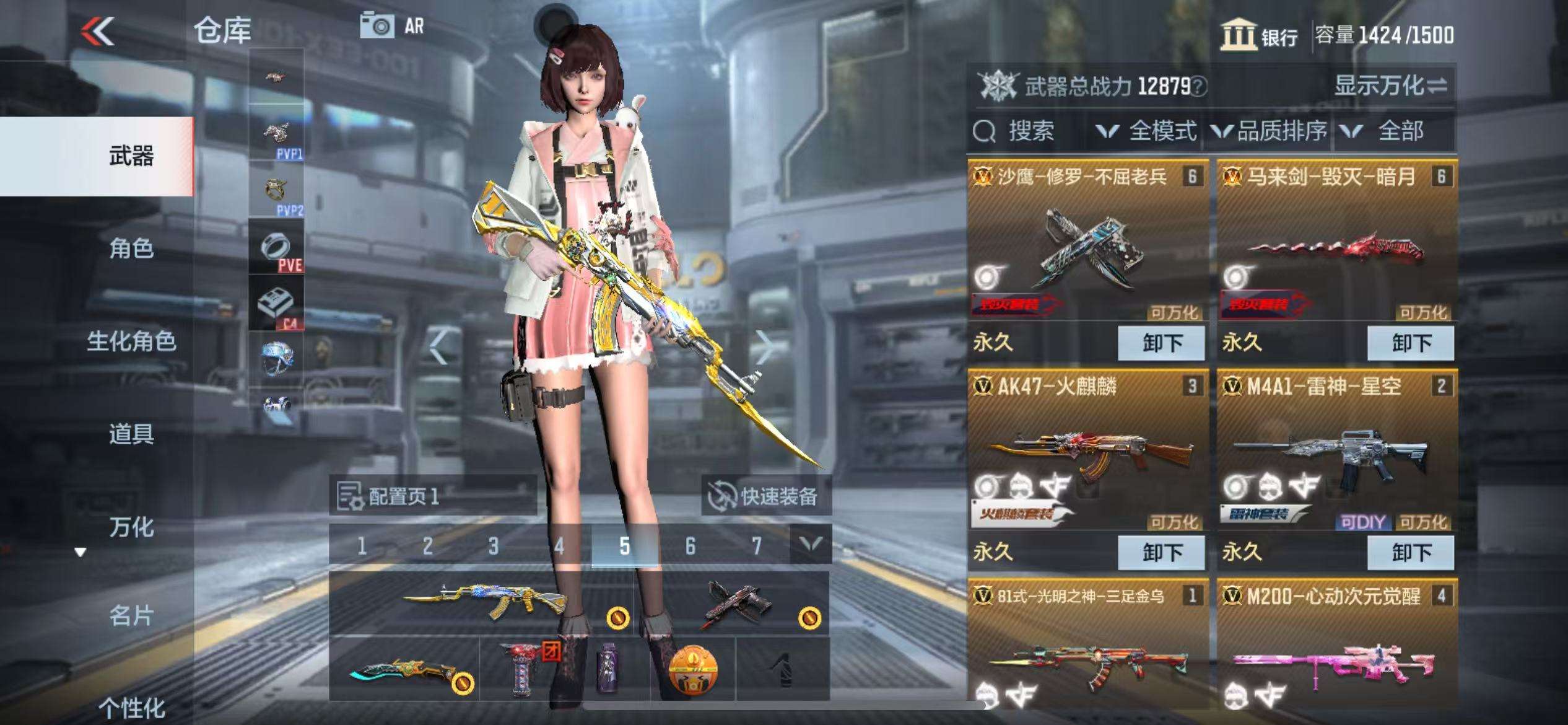Switch to the 角色 character tab

click(x=131, y=248)
